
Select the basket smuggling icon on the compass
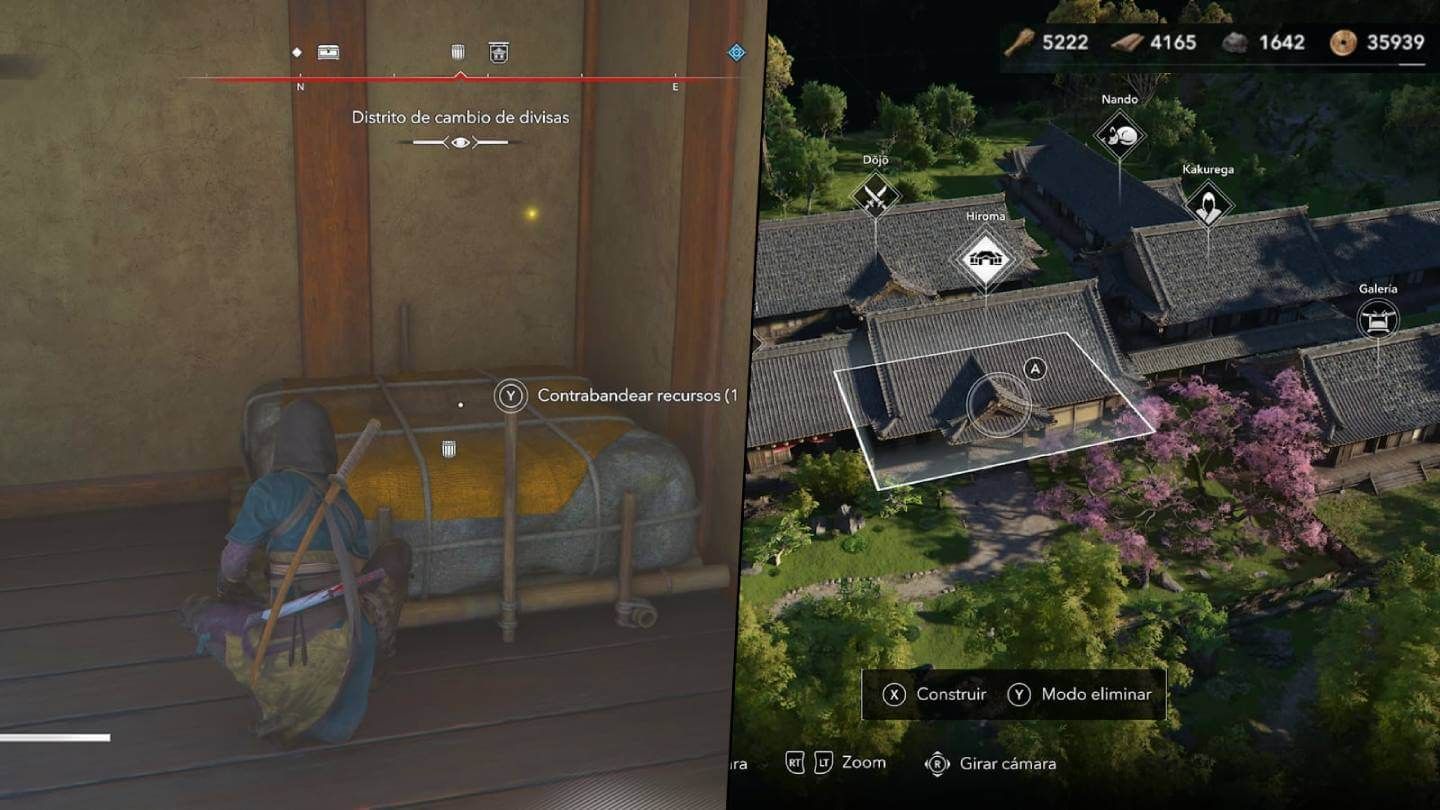pos(458,51)
